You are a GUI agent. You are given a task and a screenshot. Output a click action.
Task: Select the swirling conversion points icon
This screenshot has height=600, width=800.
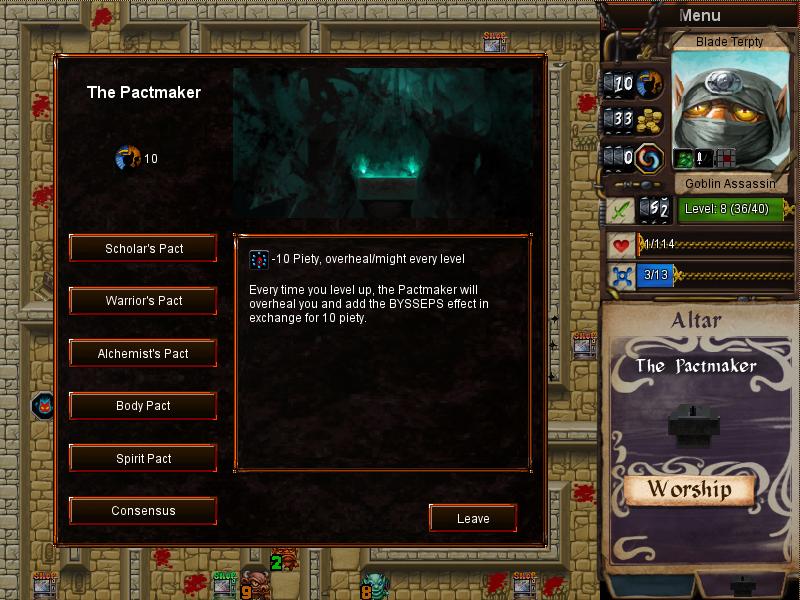click(x=650, y=158)
